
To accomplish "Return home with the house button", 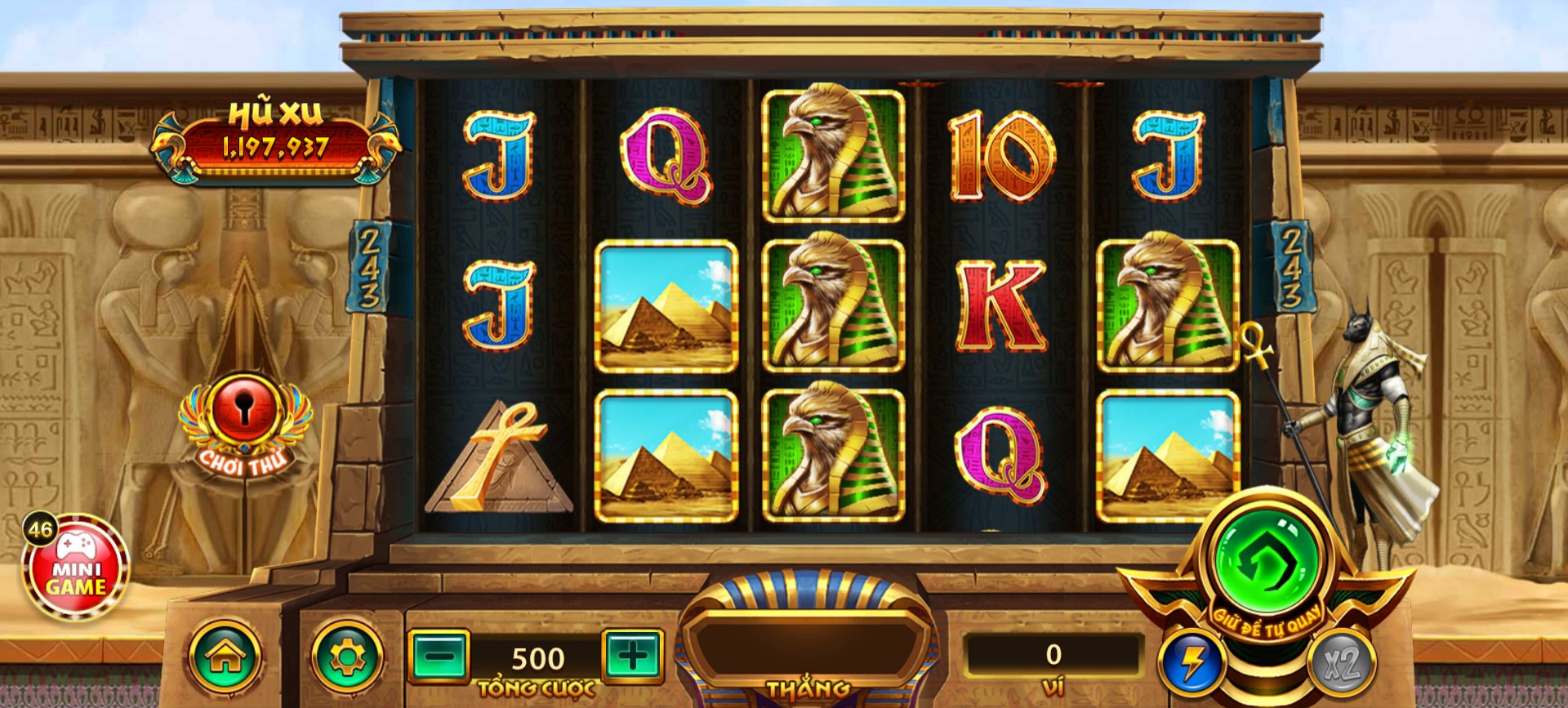I will tap(225, 657).
